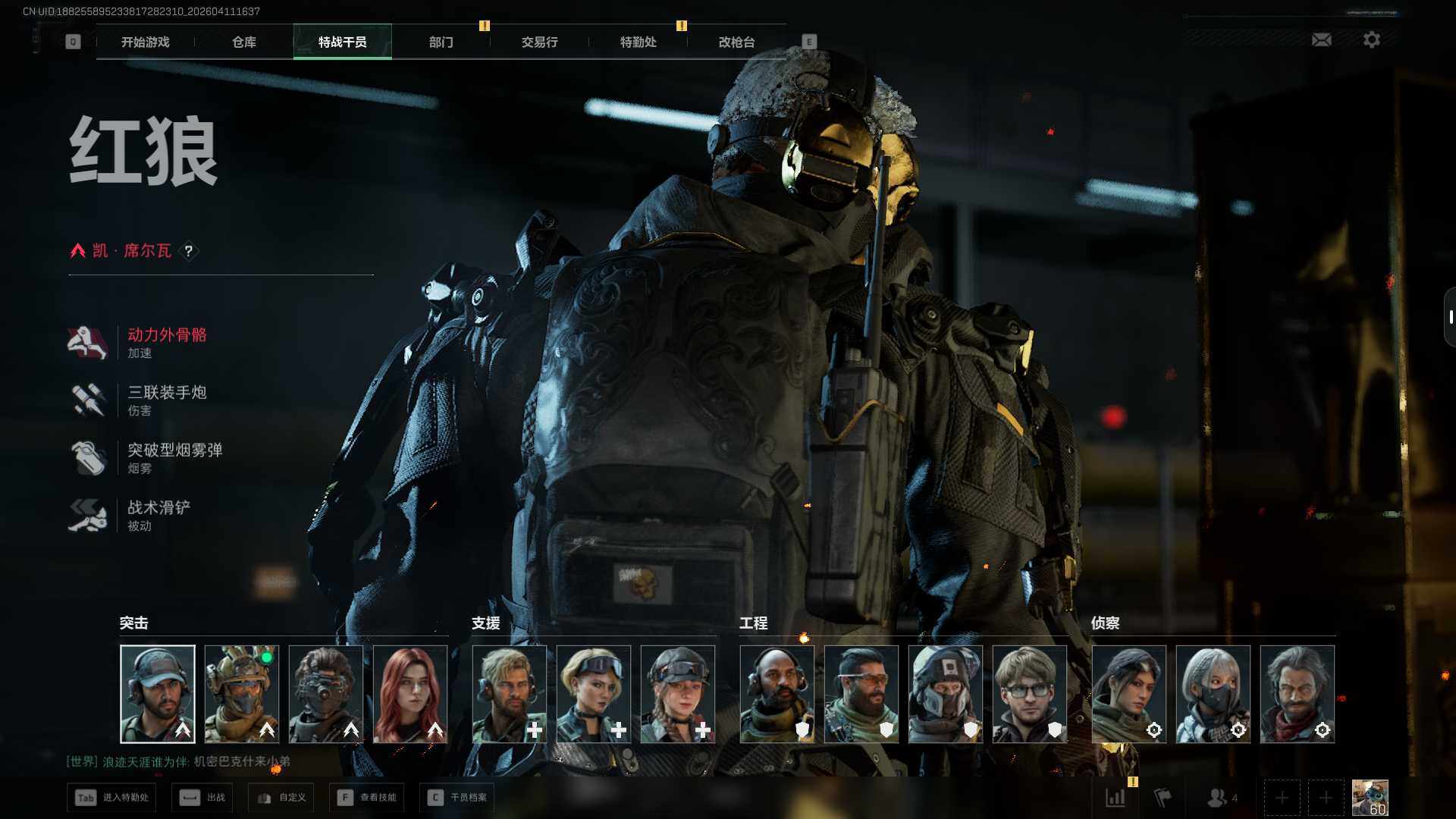The height and width of the screenshot is (819, 1456).
Task: Select the masked white-haired recon operator
Action: coord(1213,694)
